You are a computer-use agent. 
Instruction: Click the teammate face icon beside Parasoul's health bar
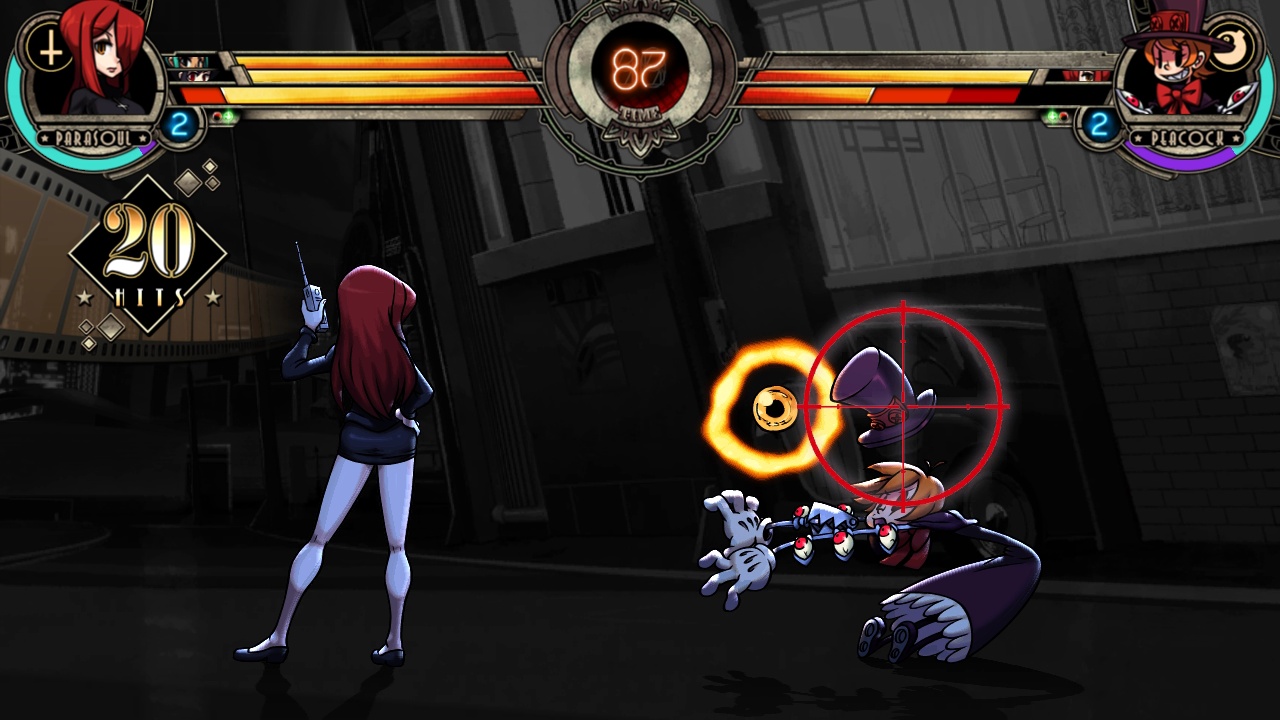pos(190,62)
